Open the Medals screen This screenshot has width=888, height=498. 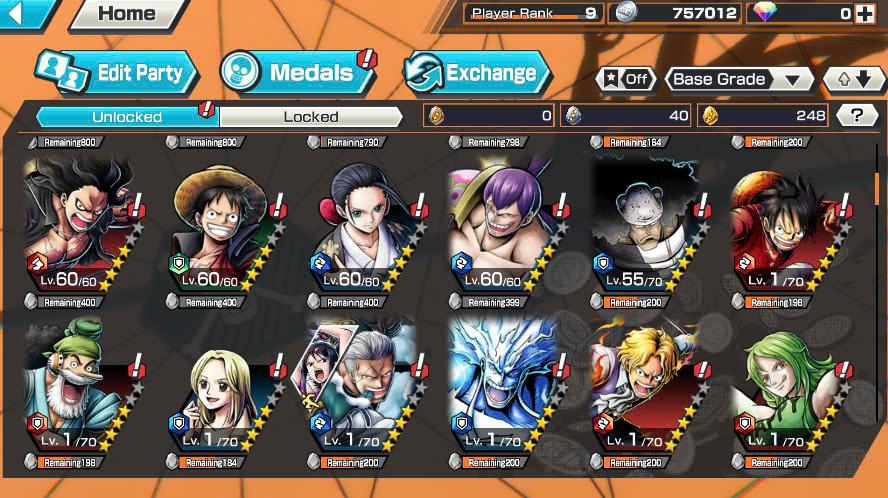click(295, 72)
